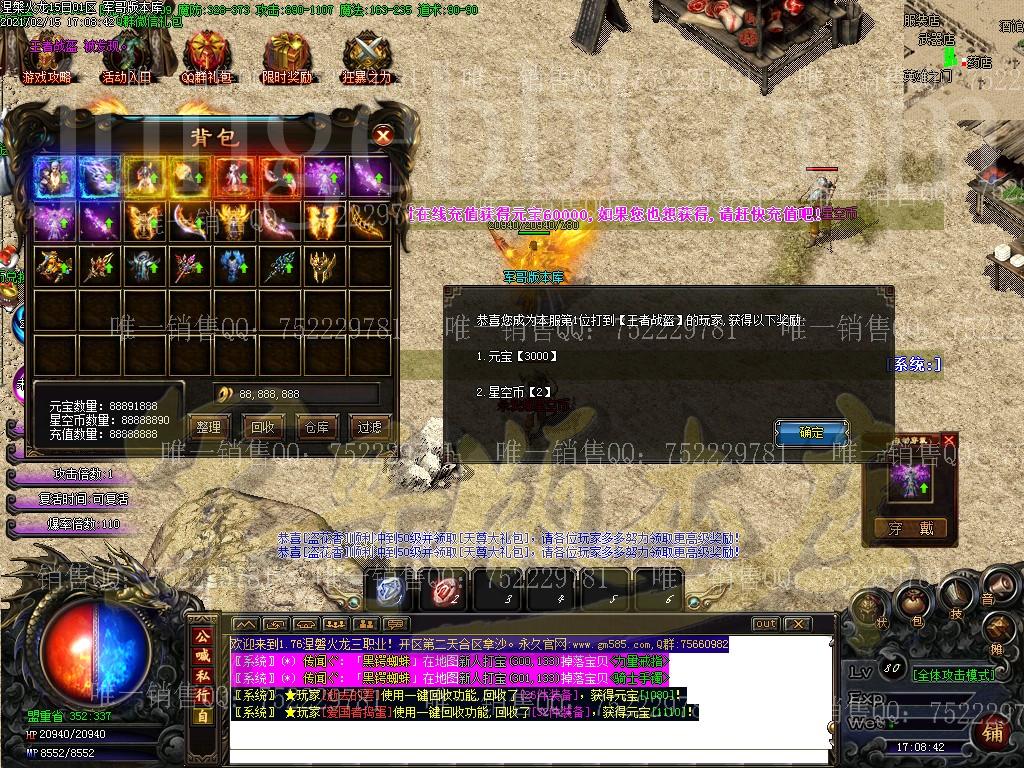Image resolution: width=1024 pixels, height=768 pixels.
Task: Activate the 狂暴之力 crossed swords icon
Action: [366, 58]
